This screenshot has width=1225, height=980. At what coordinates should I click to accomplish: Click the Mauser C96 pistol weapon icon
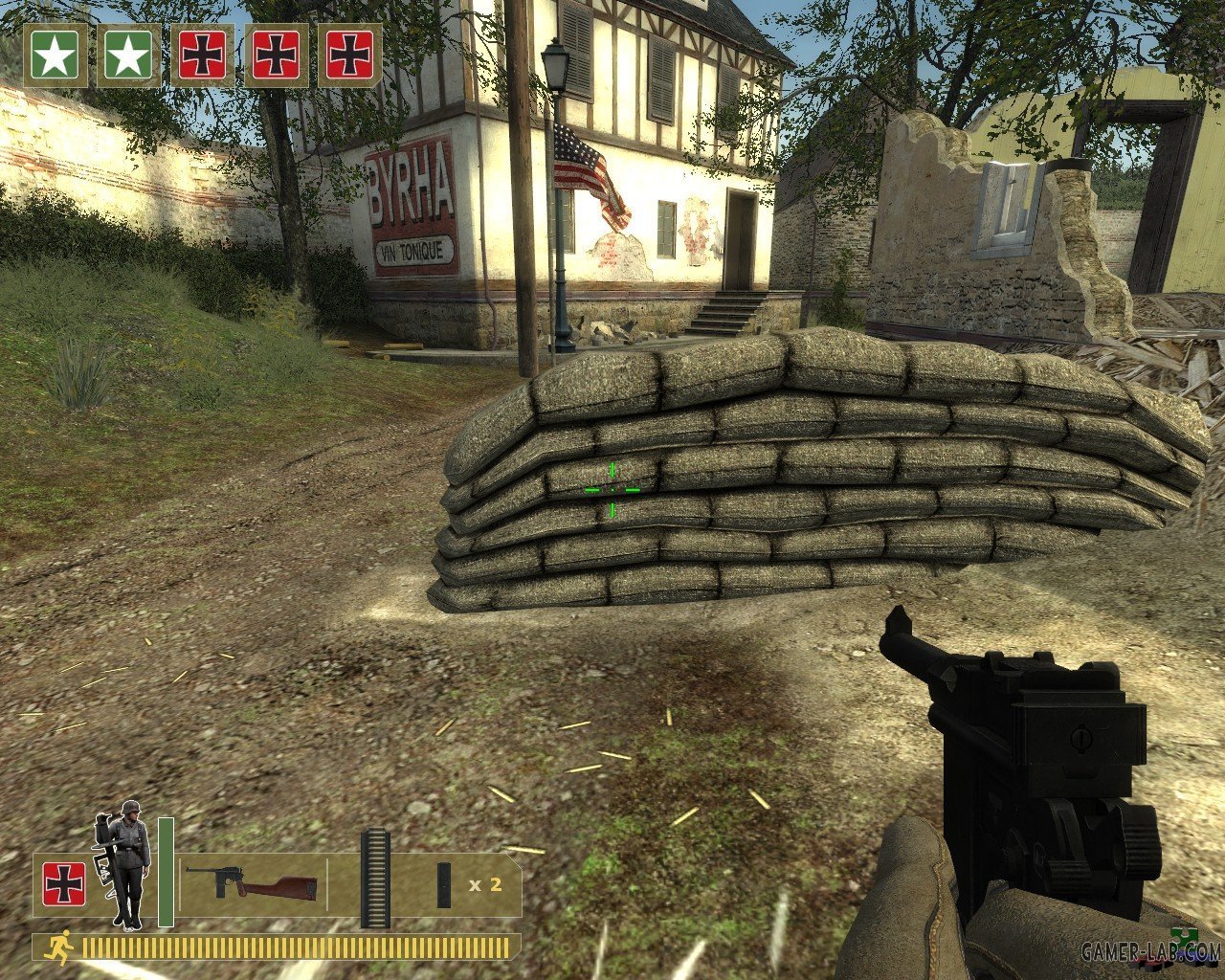251,882
